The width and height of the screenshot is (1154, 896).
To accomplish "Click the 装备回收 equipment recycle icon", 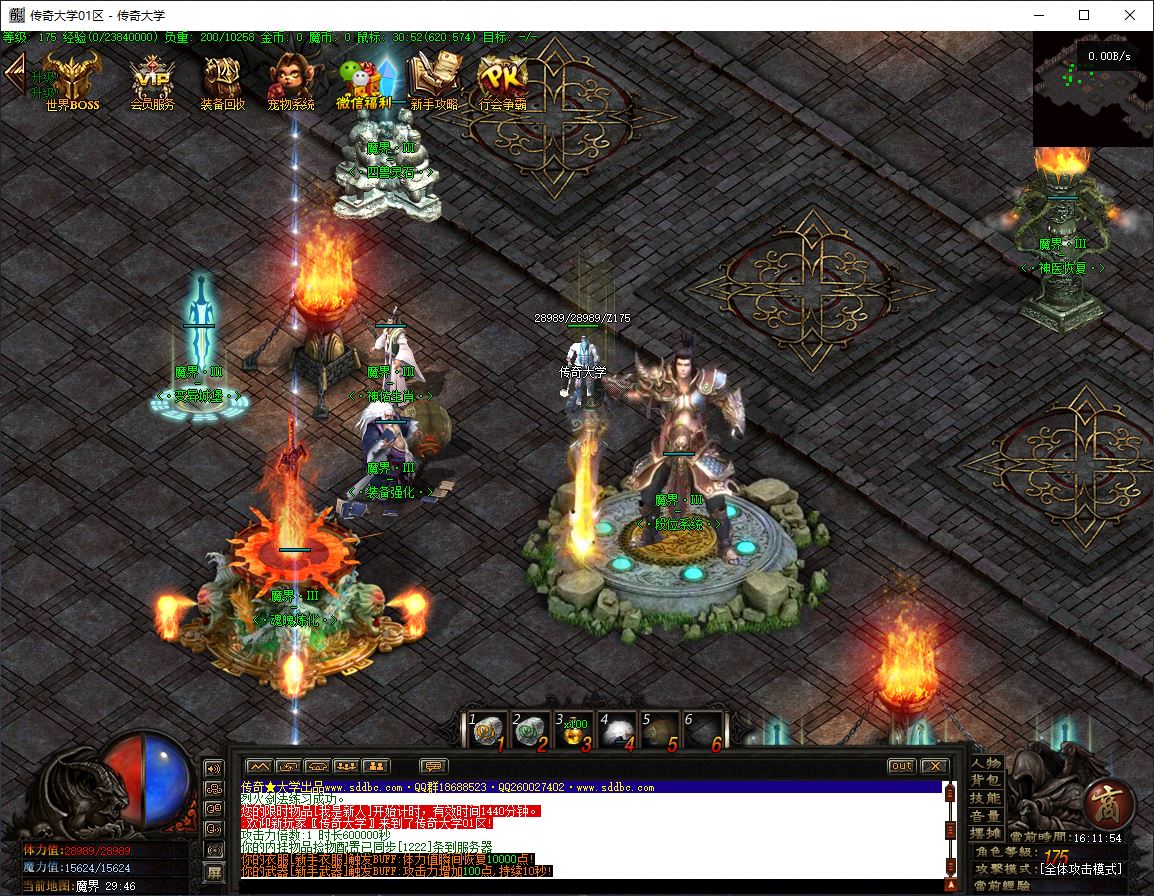I will tap(222, 78).
